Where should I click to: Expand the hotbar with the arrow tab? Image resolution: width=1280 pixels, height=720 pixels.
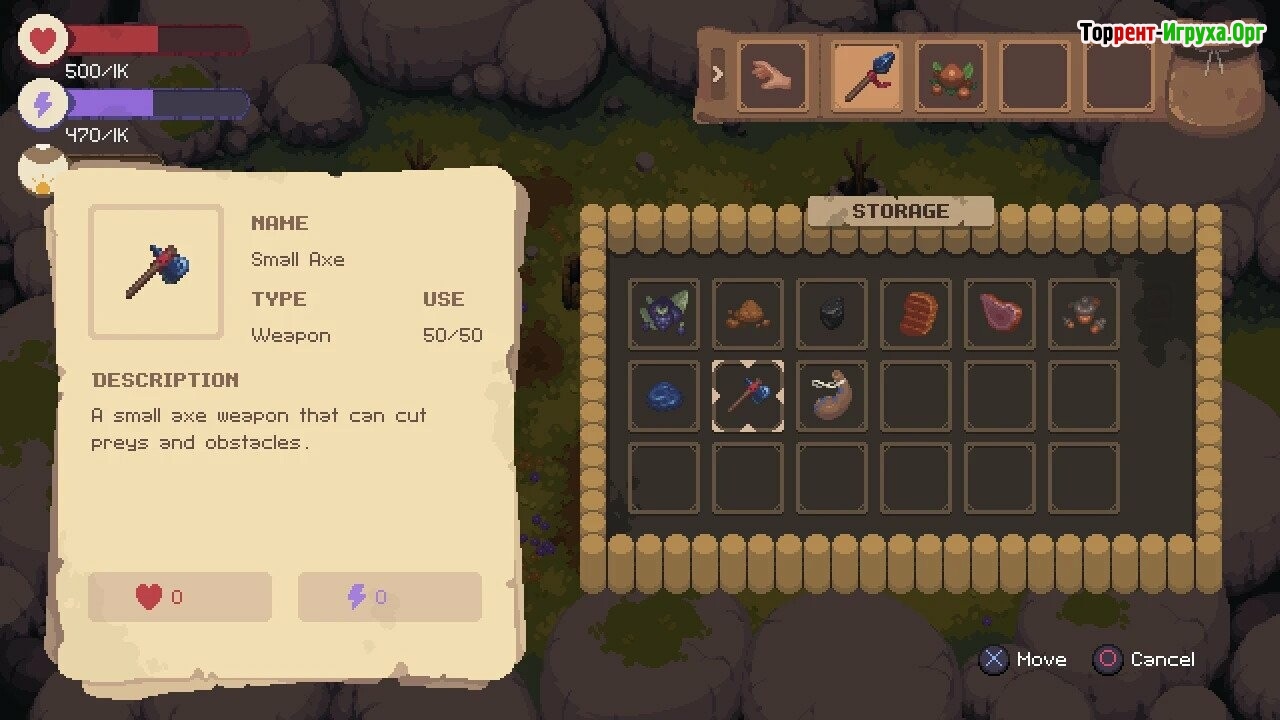pos(717,73)
